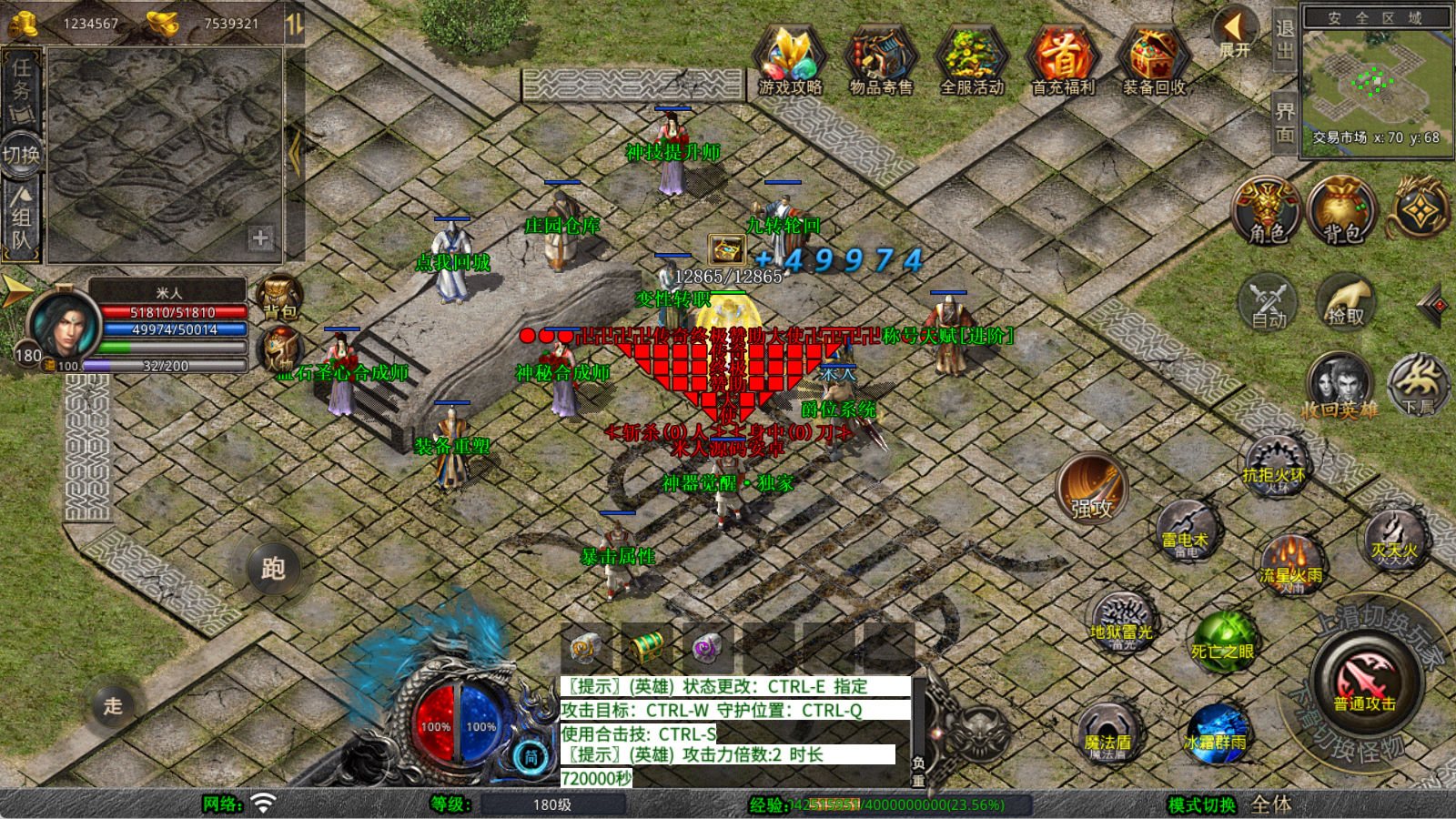Open the 物品寄售 consignment shop
The image size is (1456, 819).
(x=880, y=59)
